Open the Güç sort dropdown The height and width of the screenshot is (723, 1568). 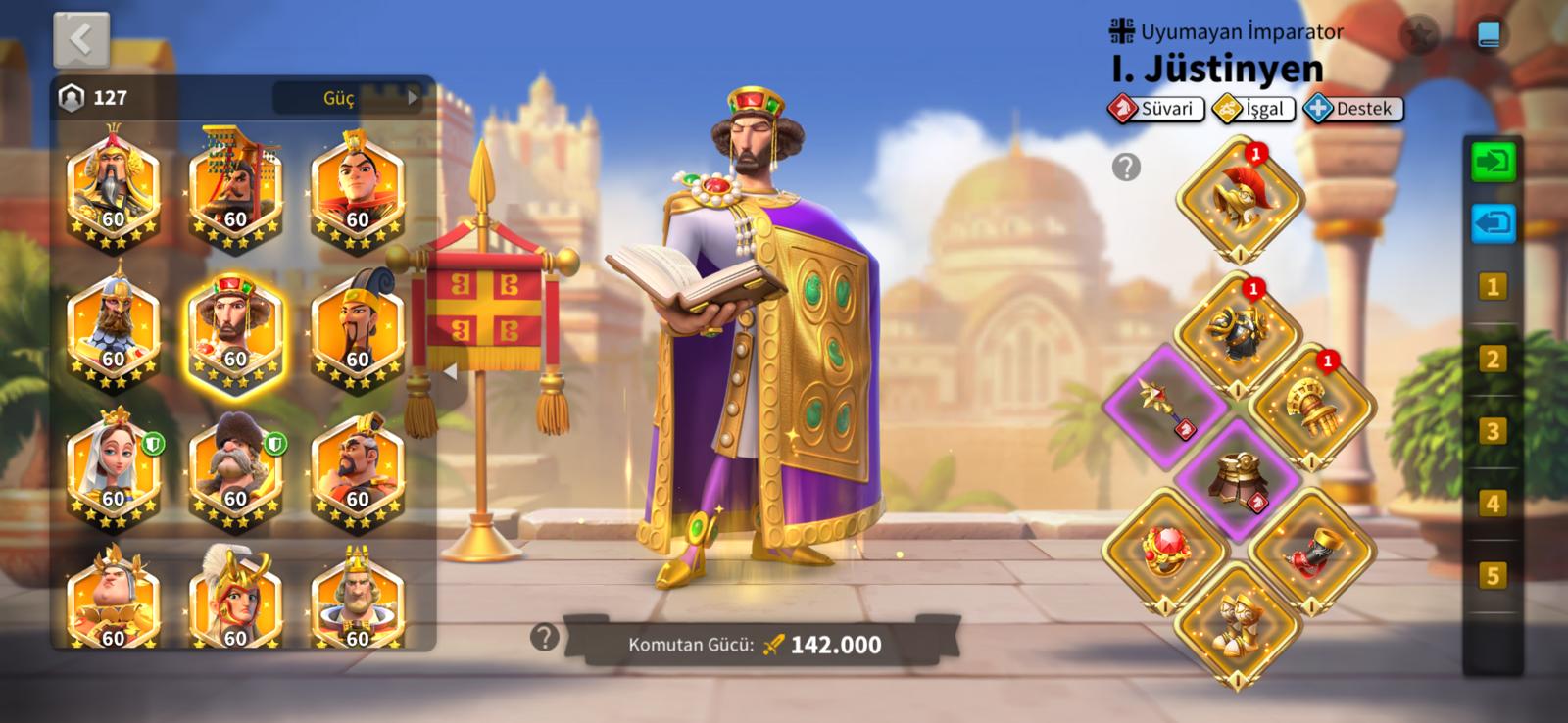tap(348, 98)
